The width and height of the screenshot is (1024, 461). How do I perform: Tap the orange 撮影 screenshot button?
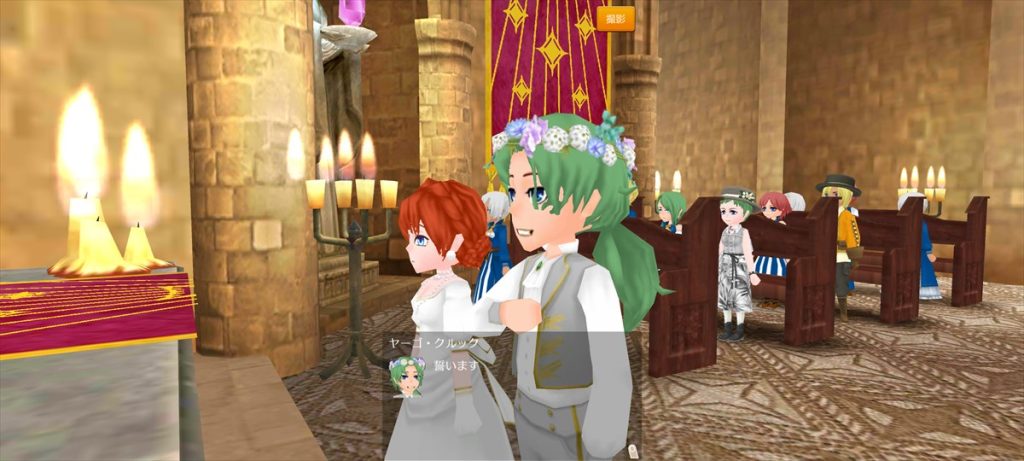616,18
